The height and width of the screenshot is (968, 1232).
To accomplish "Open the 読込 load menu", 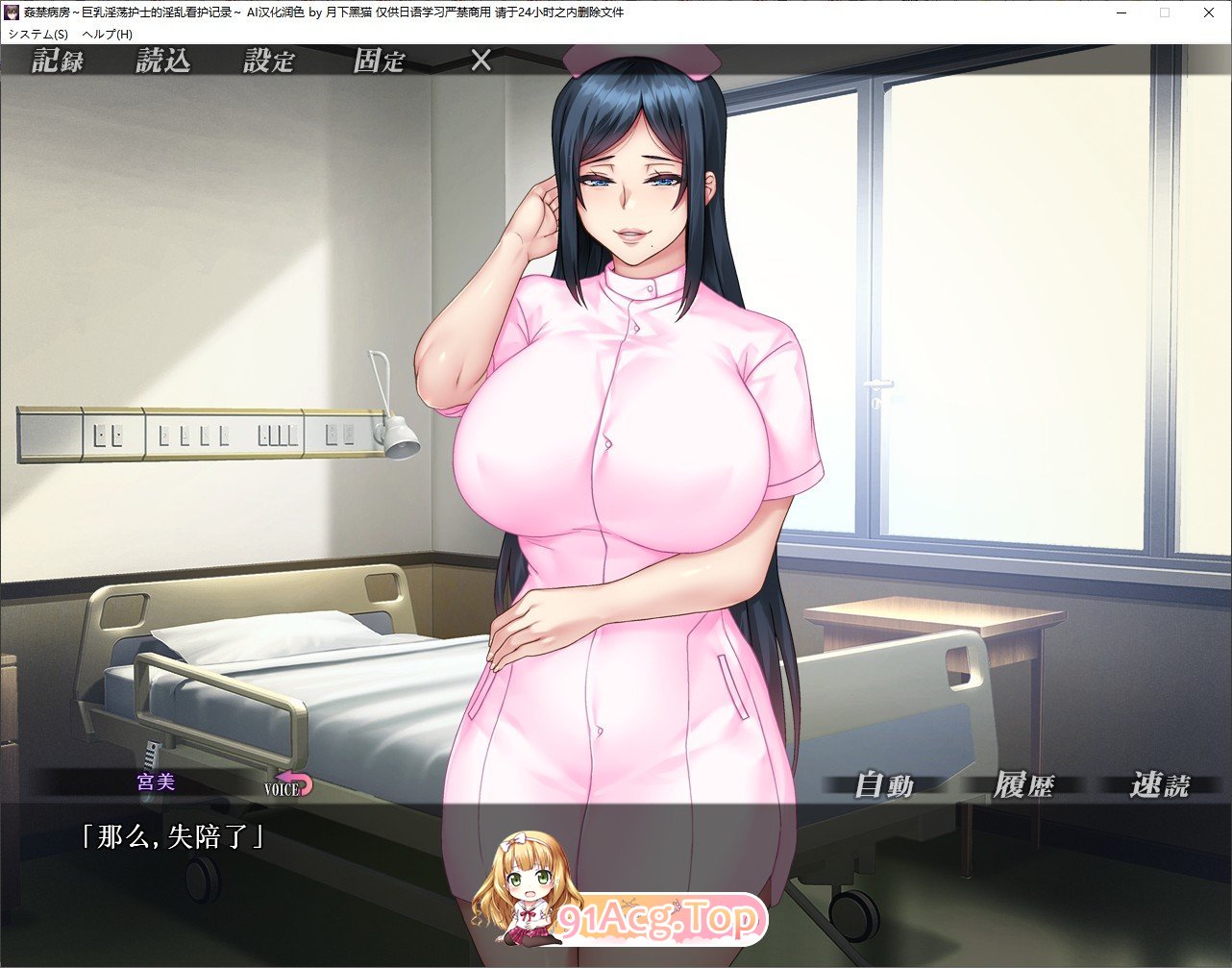I will (x=163, y=62).
